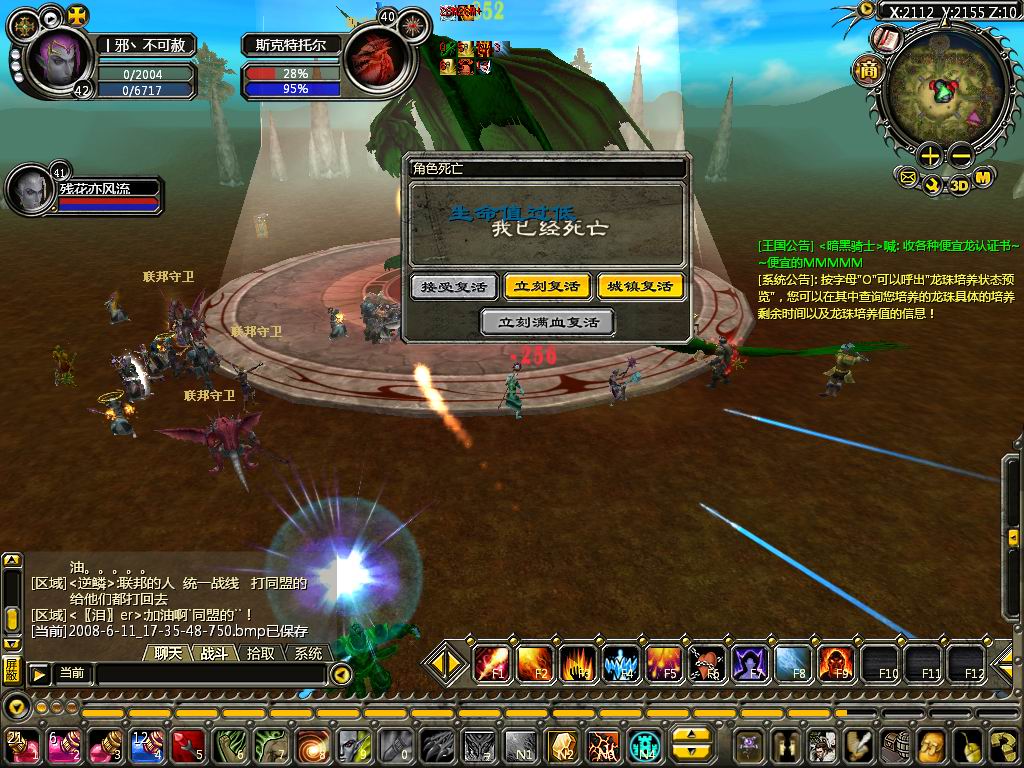Screen dimensions: 1024x768
Task: Zoom in the minimap with the plus button
Action: (930, 156)
